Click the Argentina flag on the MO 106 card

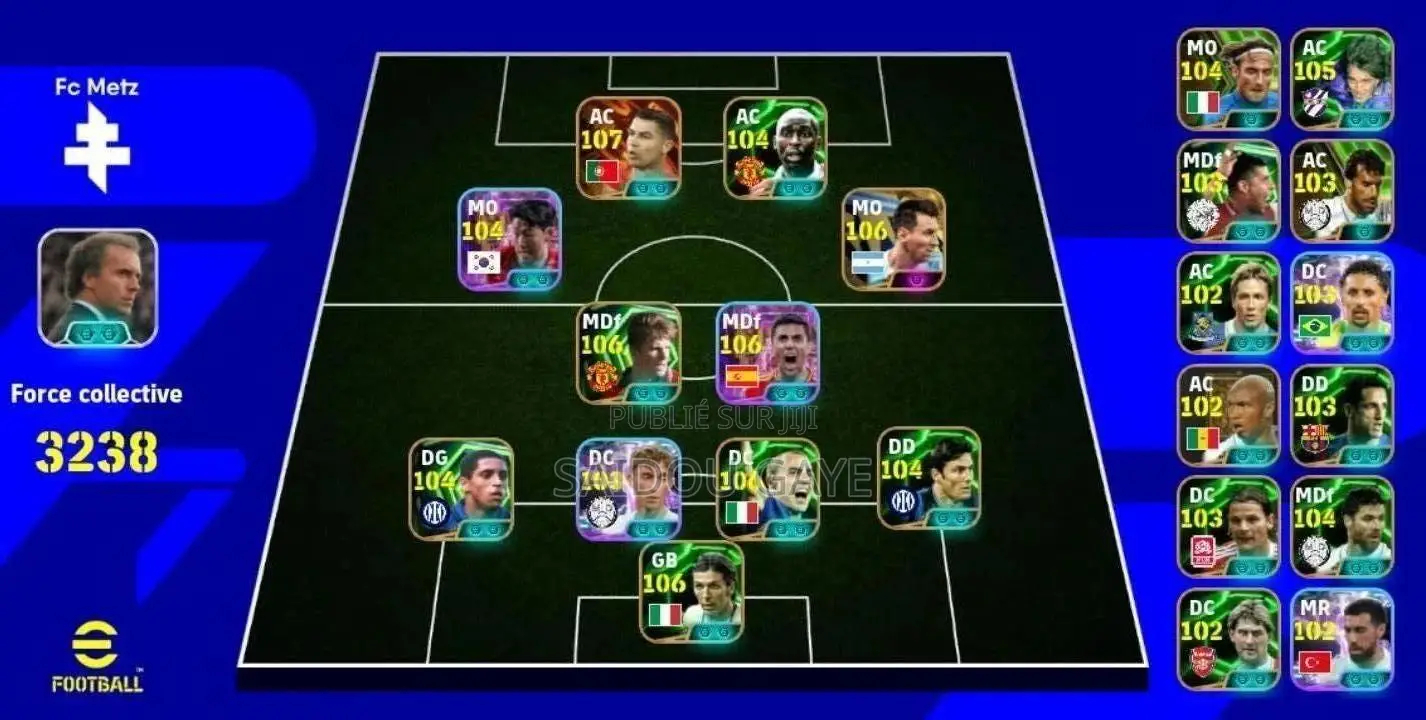point(868,262)
